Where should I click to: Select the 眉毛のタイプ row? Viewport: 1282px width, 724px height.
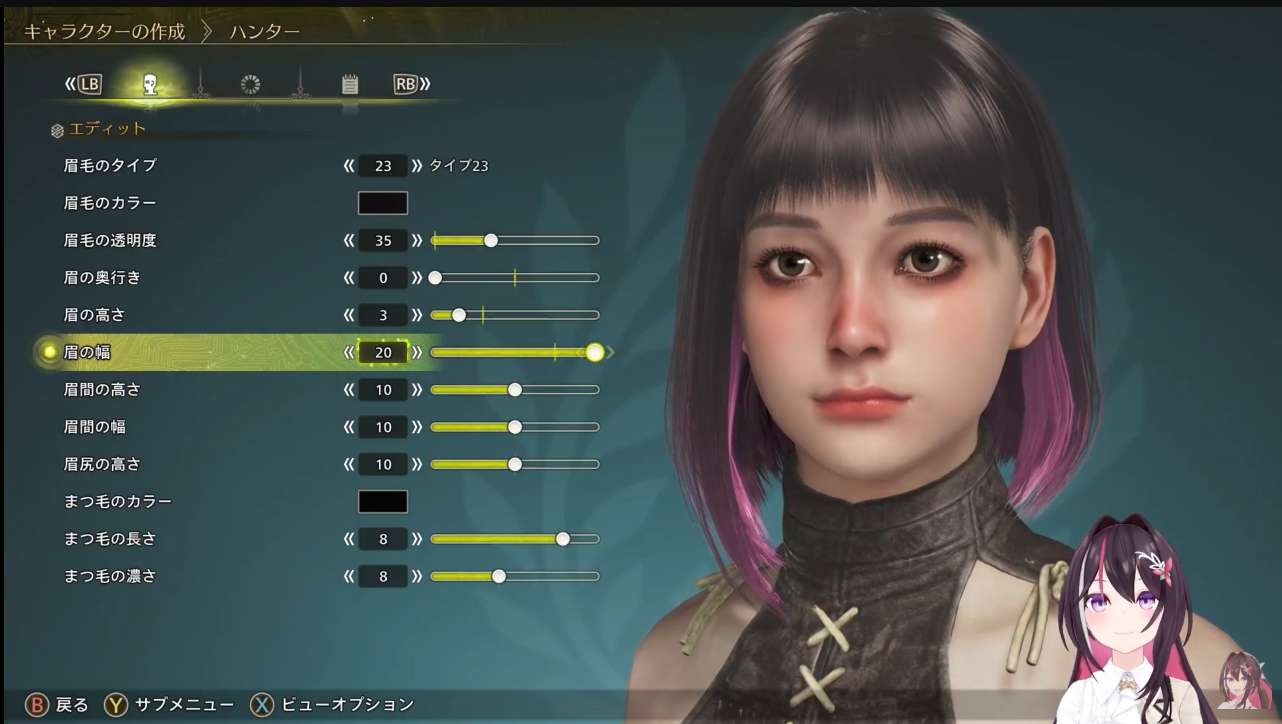tap(110, 165)
